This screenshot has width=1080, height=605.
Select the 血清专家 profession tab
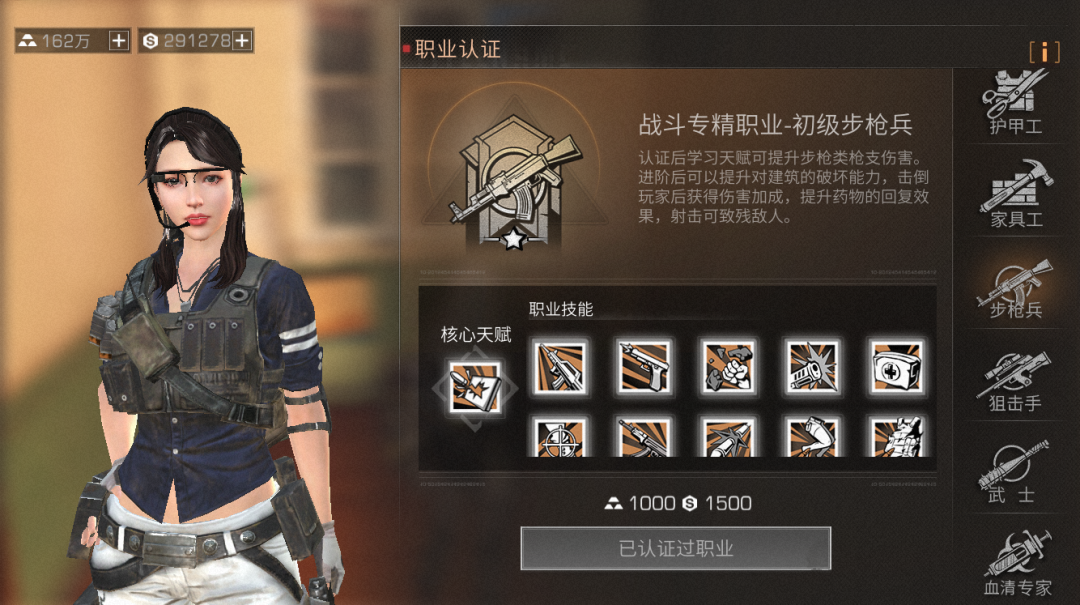(x=1015, y=565)
